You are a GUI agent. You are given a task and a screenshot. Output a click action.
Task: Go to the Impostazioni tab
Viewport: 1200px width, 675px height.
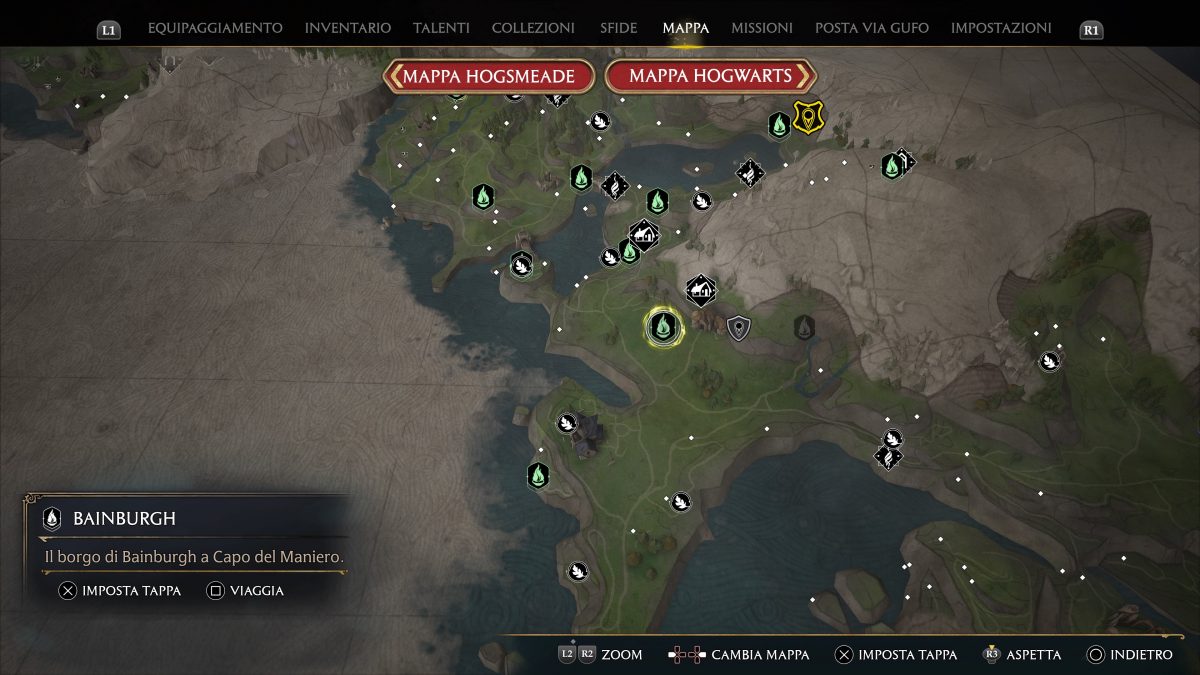pyautogui.click(x=1001, y=28)
